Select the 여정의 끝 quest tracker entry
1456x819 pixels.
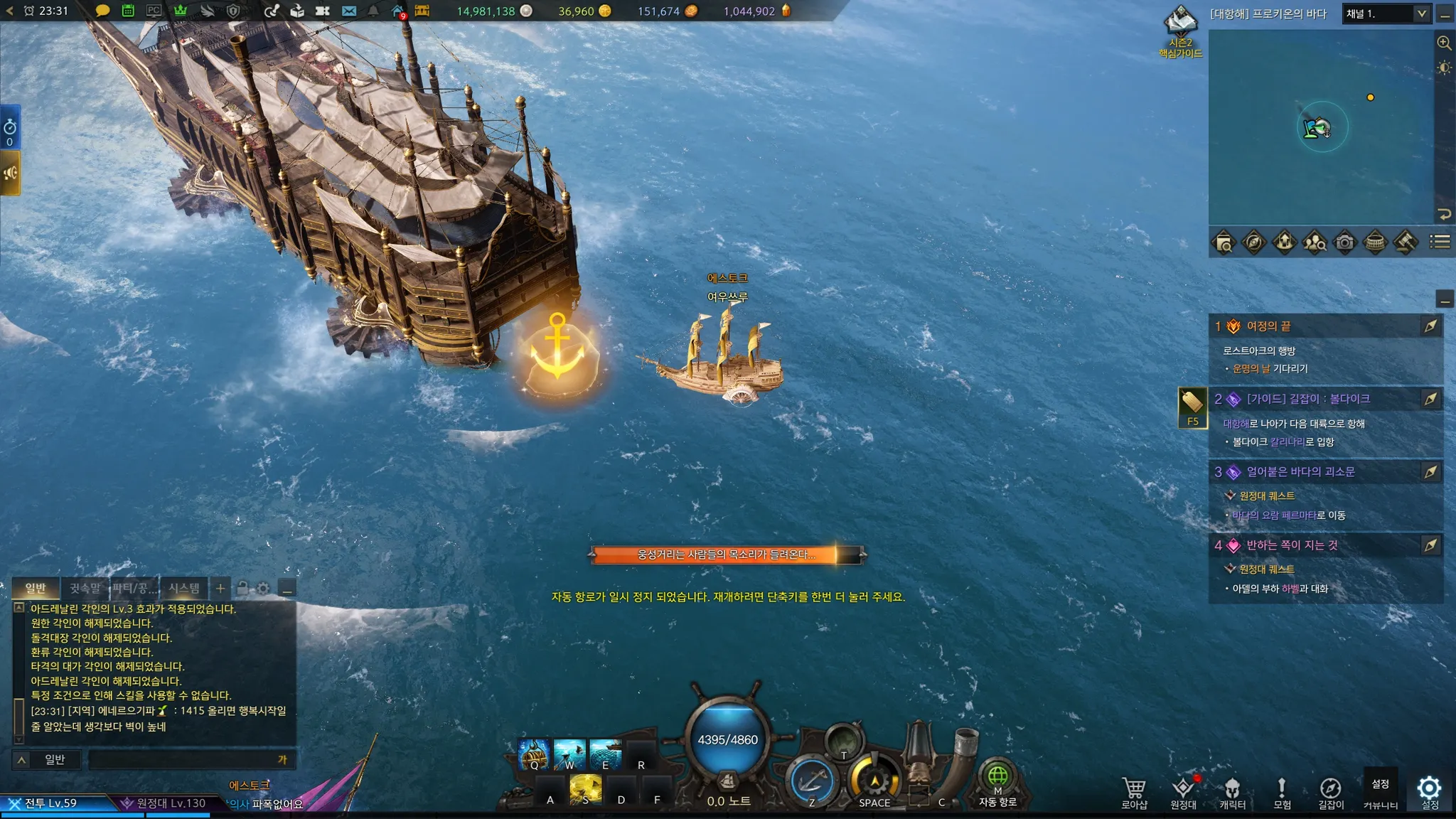tap(1268, 326)
